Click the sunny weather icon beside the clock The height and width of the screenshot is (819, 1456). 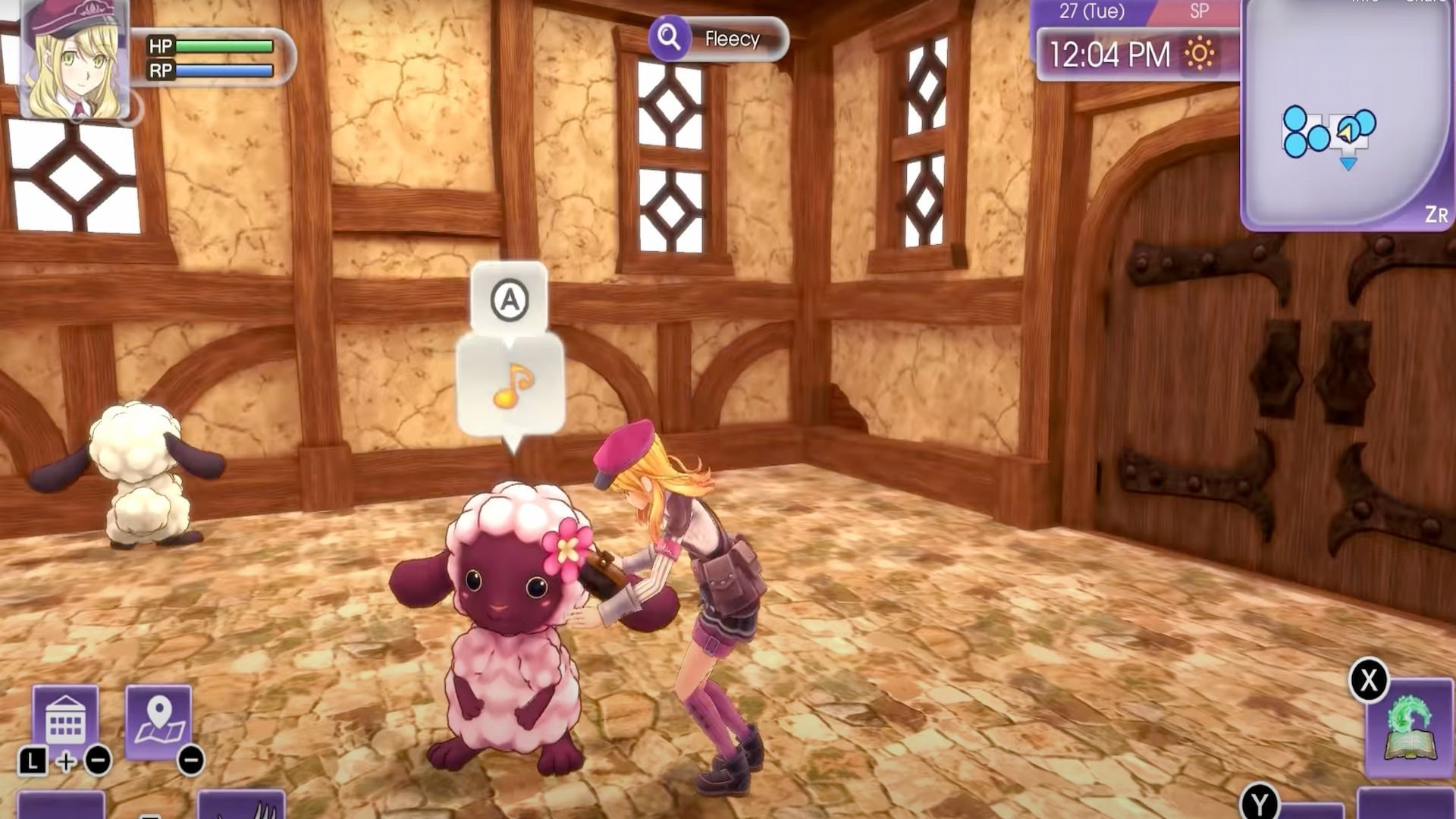(x=1197, y=52)
